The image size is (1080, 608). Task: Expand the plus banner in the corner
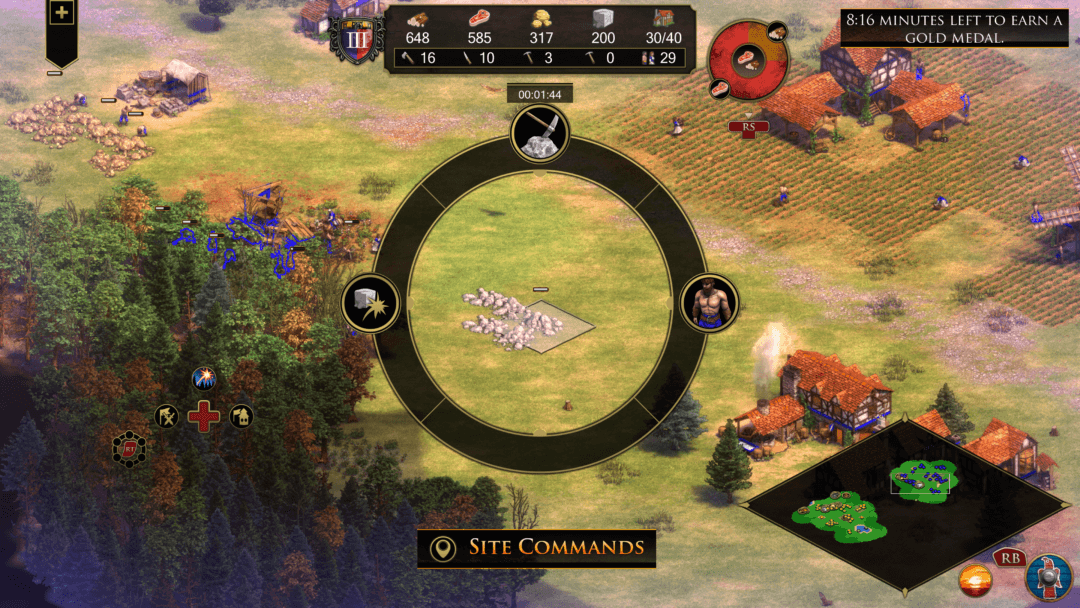[62, 14]
